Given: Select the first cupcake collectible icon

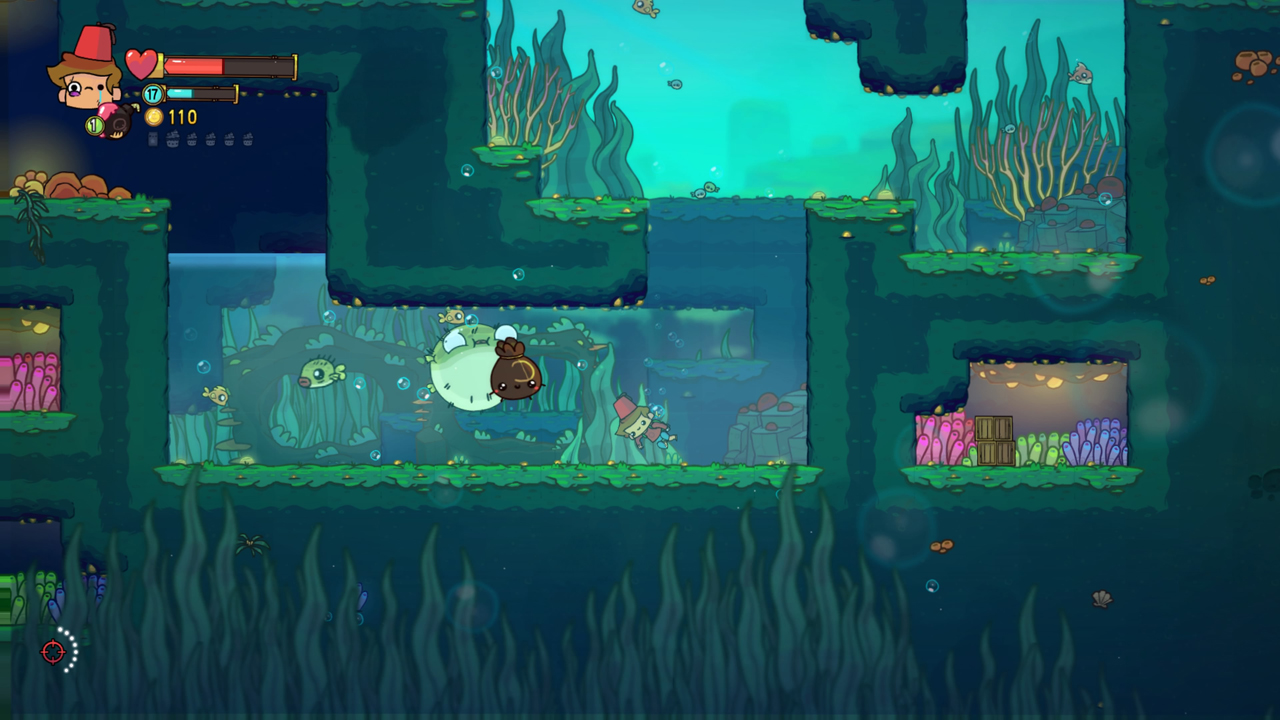Looking at the screenshot, I should [x=172, y=139].
